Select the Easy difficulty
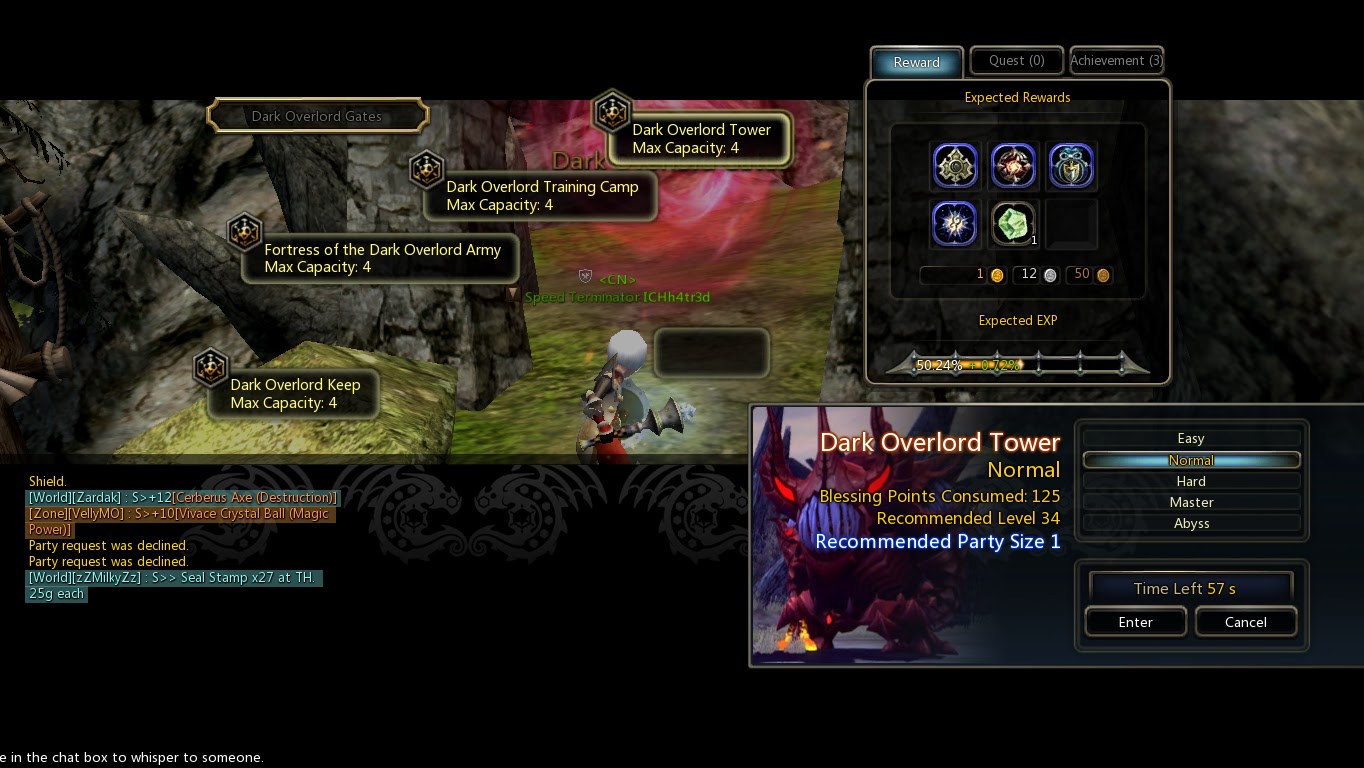 (x=1190, y=438)
